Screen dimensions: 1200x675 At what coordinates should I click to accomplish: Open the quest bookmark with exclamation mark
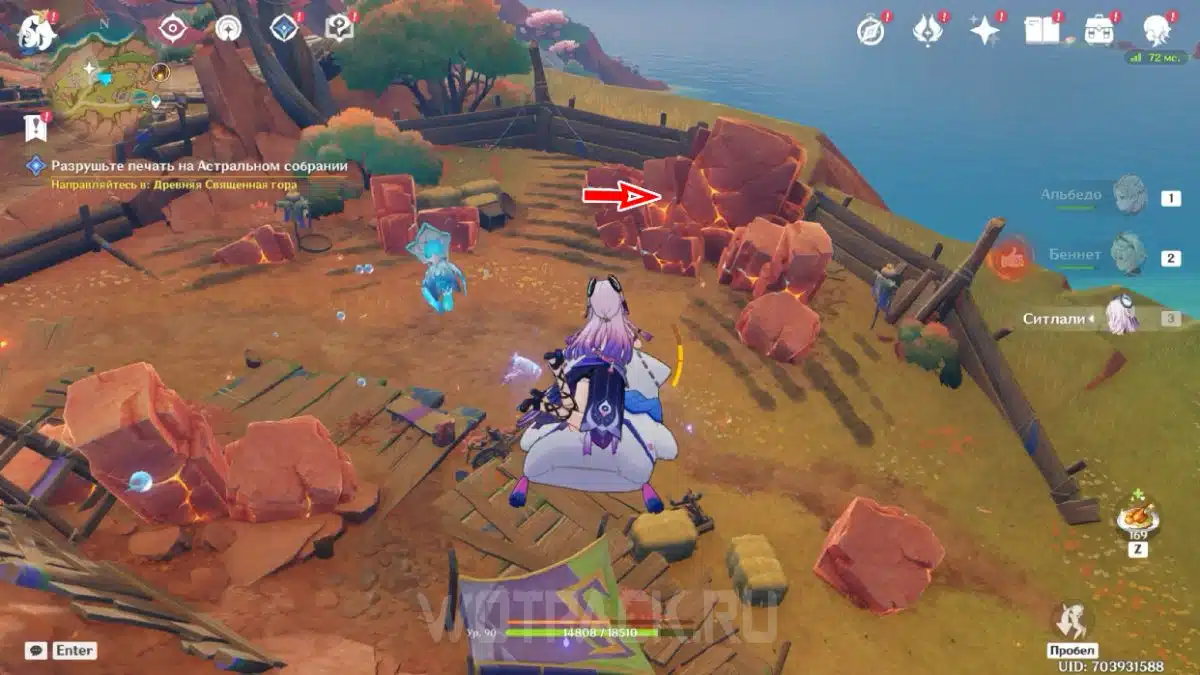pyautogui.click(x=36, y=126)
